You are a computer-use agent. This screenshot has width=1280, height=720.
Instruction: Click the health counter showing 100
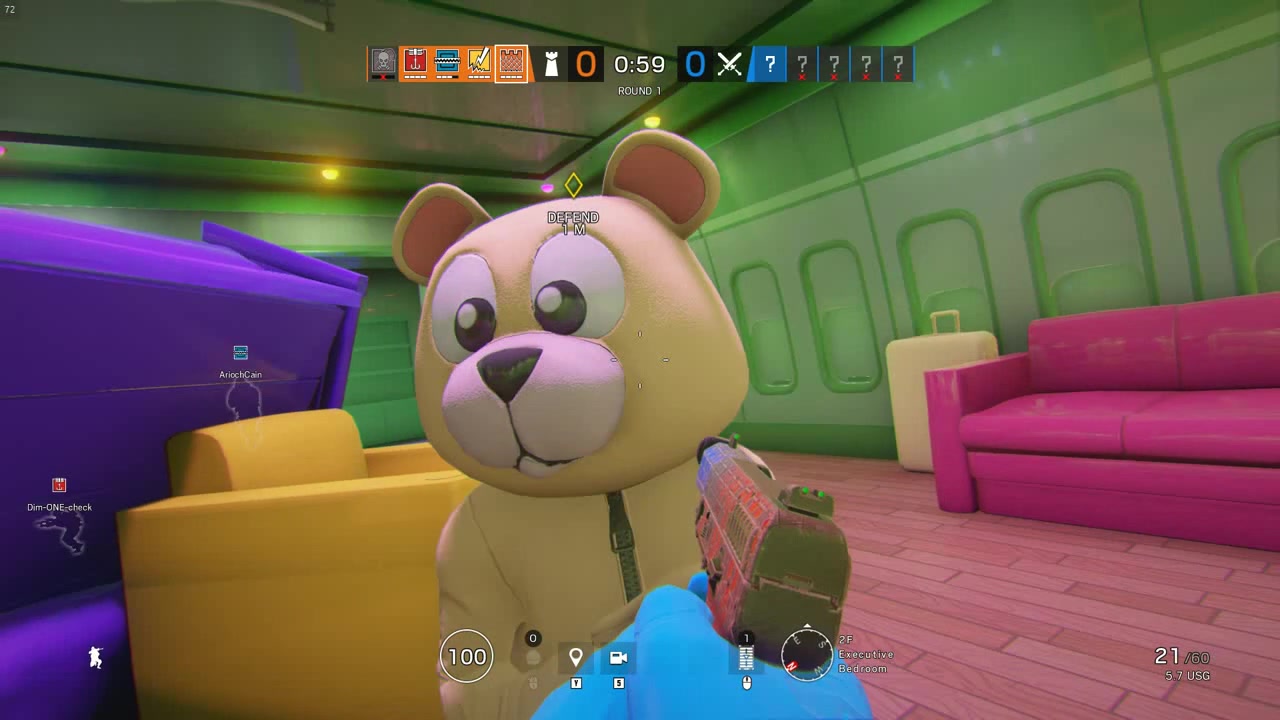tap(466, 657)
